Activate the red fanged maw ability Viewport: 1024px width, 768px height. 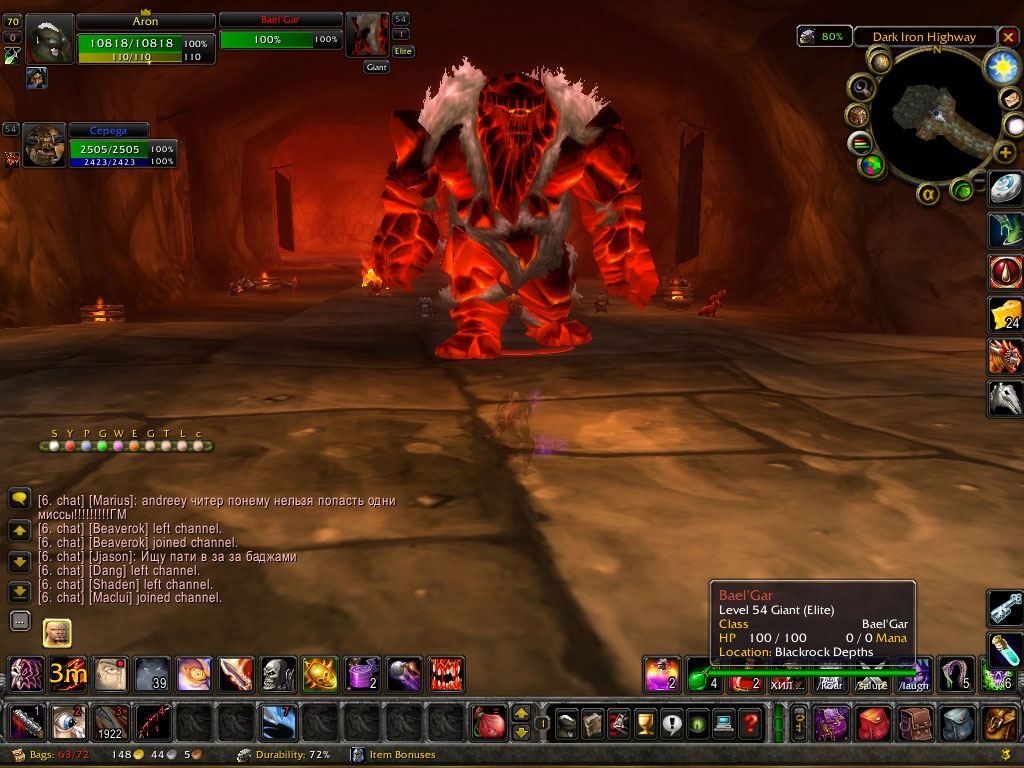coord(446,674)
